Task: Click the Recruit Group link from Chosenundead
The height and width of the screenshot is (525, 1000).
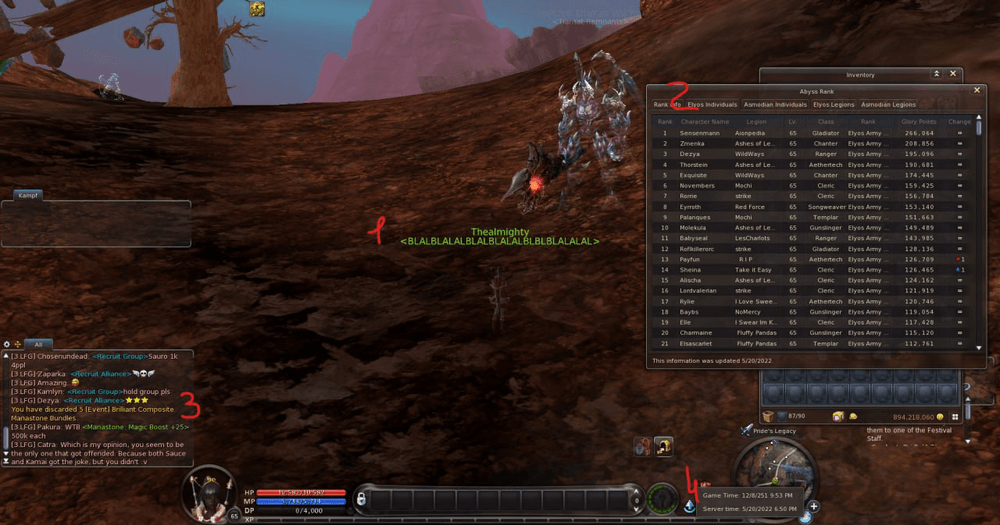Action: coord(121,355)
